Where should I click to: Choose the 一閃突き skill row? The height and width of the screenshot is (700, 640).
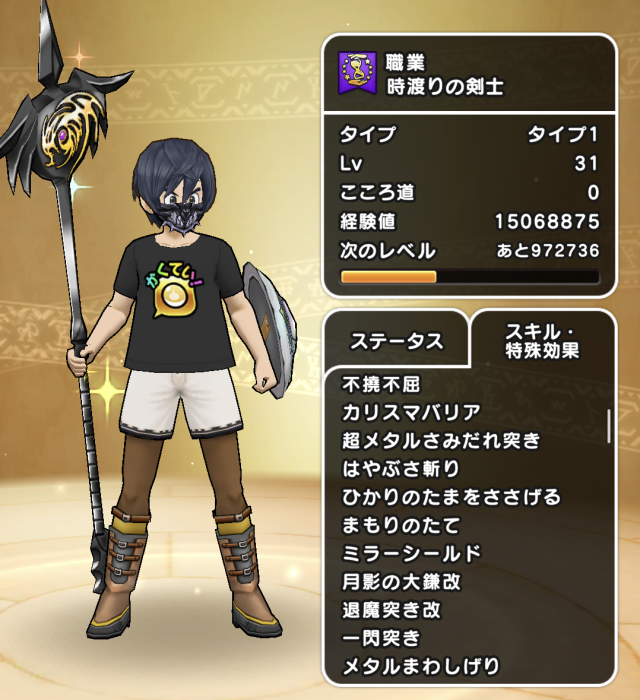tap(381, 637)
